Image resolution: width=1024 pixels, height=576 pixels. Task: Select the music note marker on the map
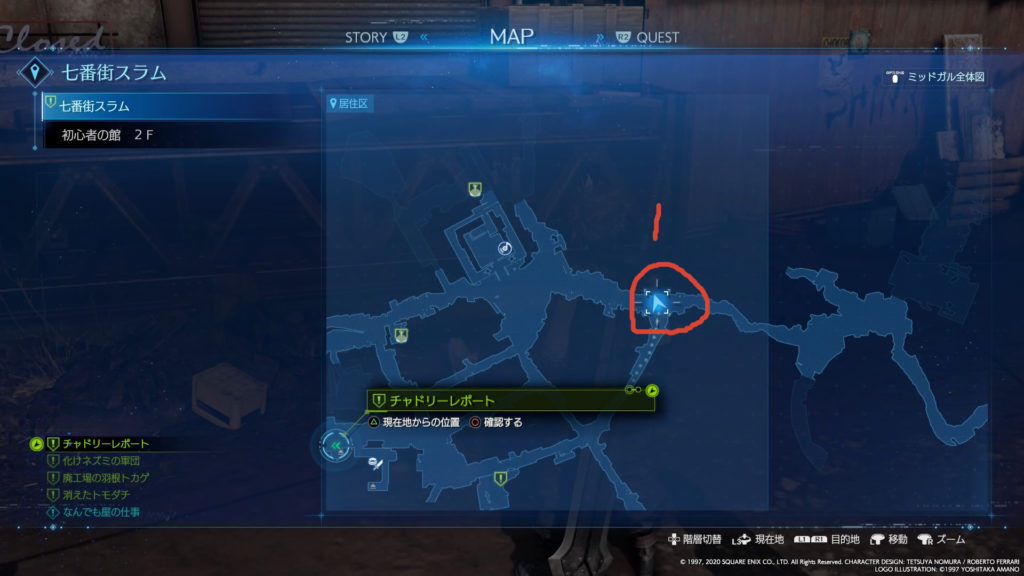[505, 248]
